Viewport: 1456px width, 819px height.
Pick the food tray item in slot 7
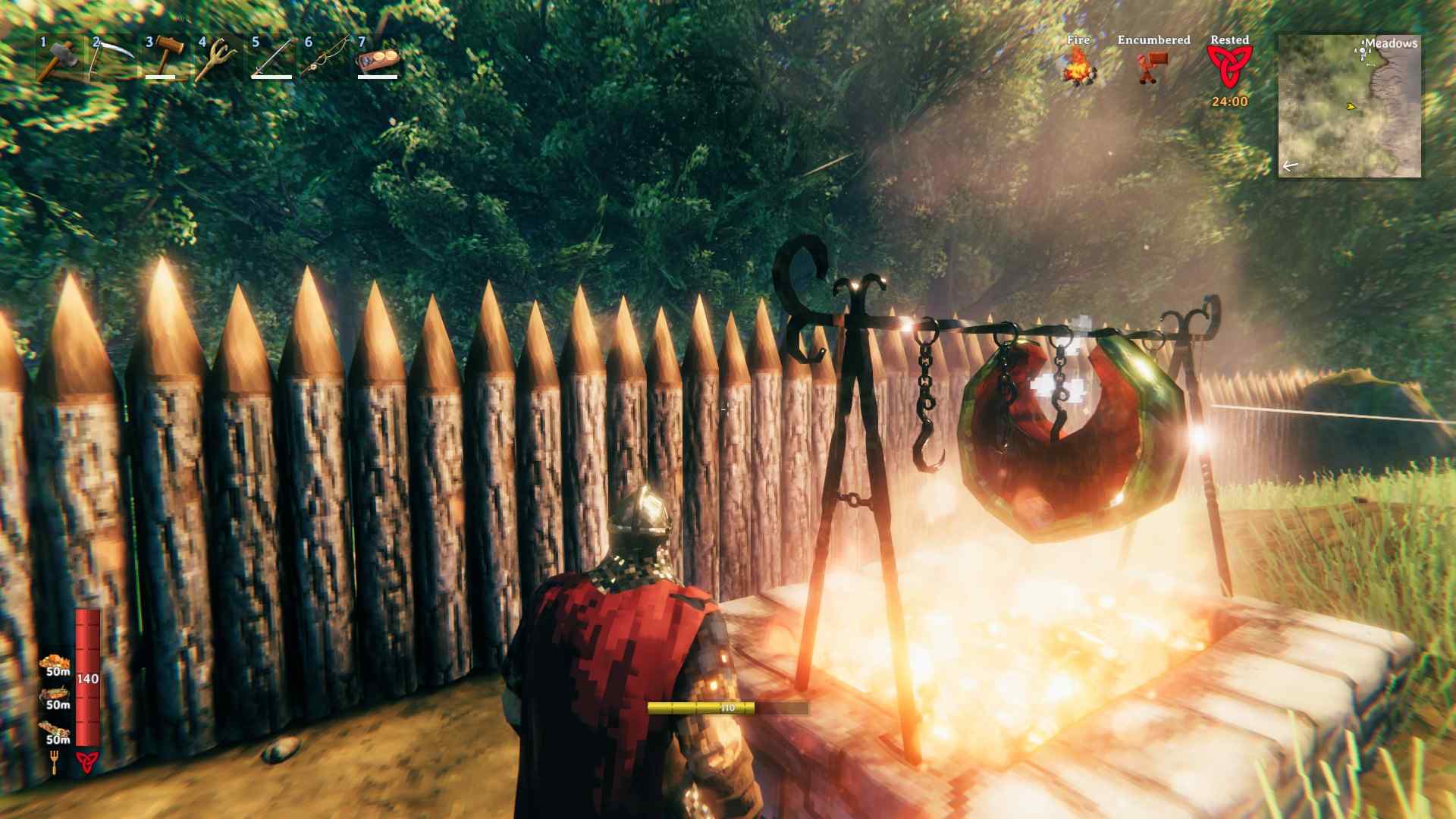pos(378,59)
